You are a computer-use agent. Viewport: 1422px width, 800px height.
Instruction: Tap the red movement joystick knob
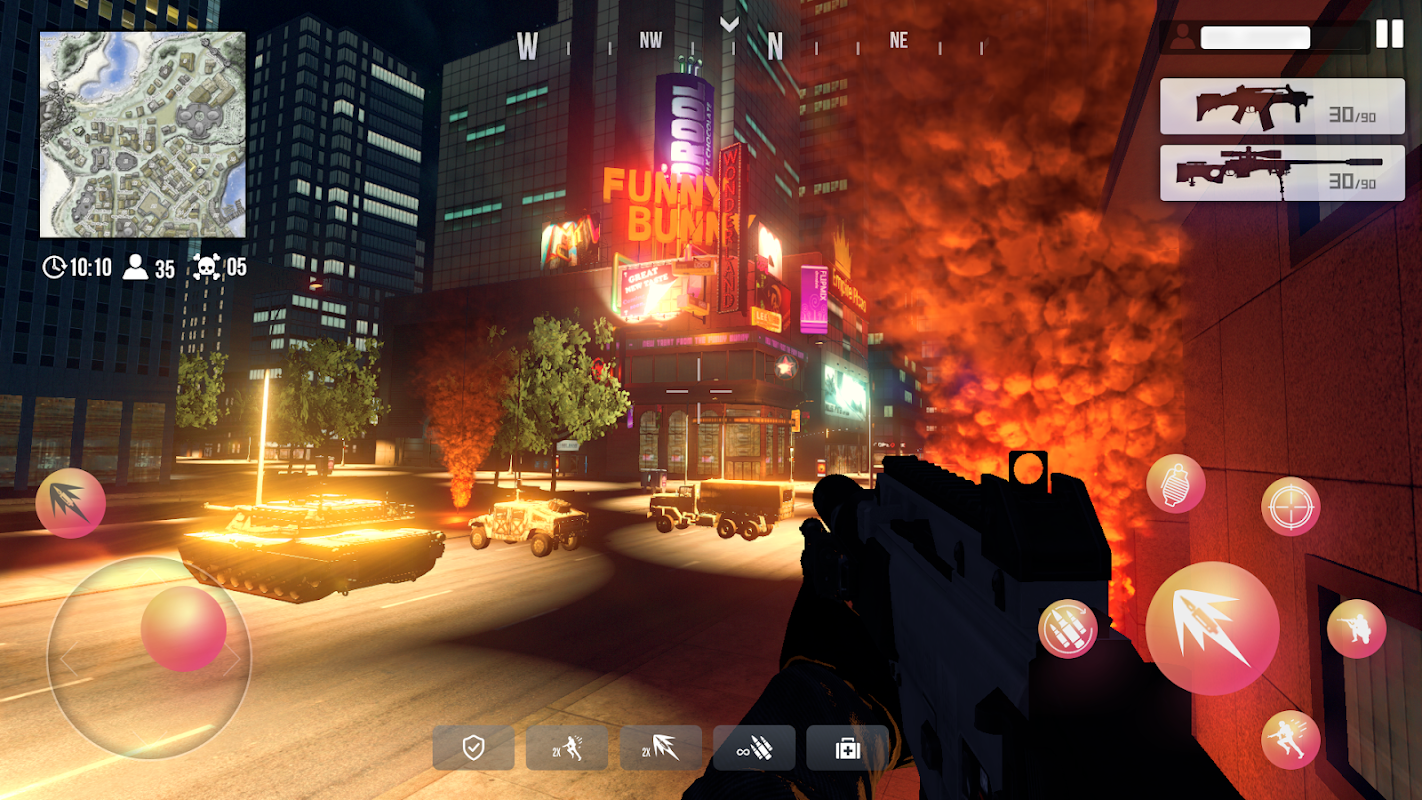[x=184, y=629]
